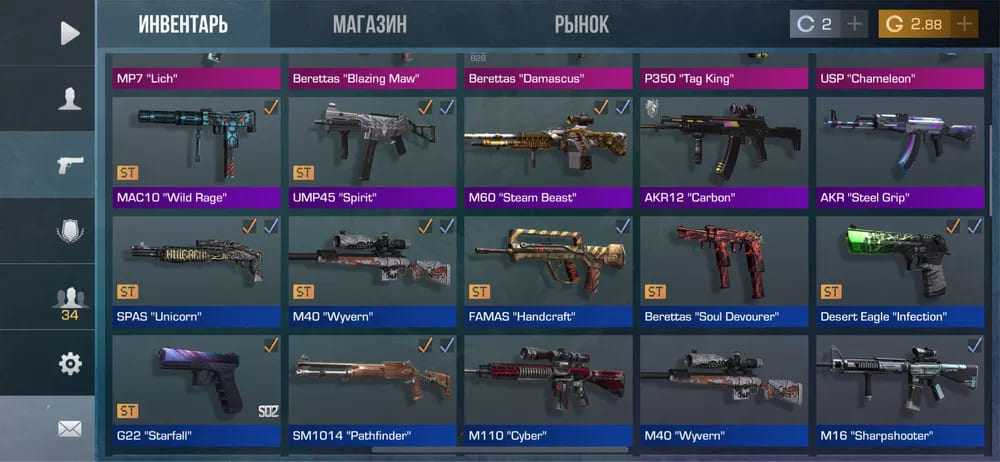The height and width of the screenshot is (462, 1000).
Task: Open the mail envelope
Action: (x=69, y=428)
